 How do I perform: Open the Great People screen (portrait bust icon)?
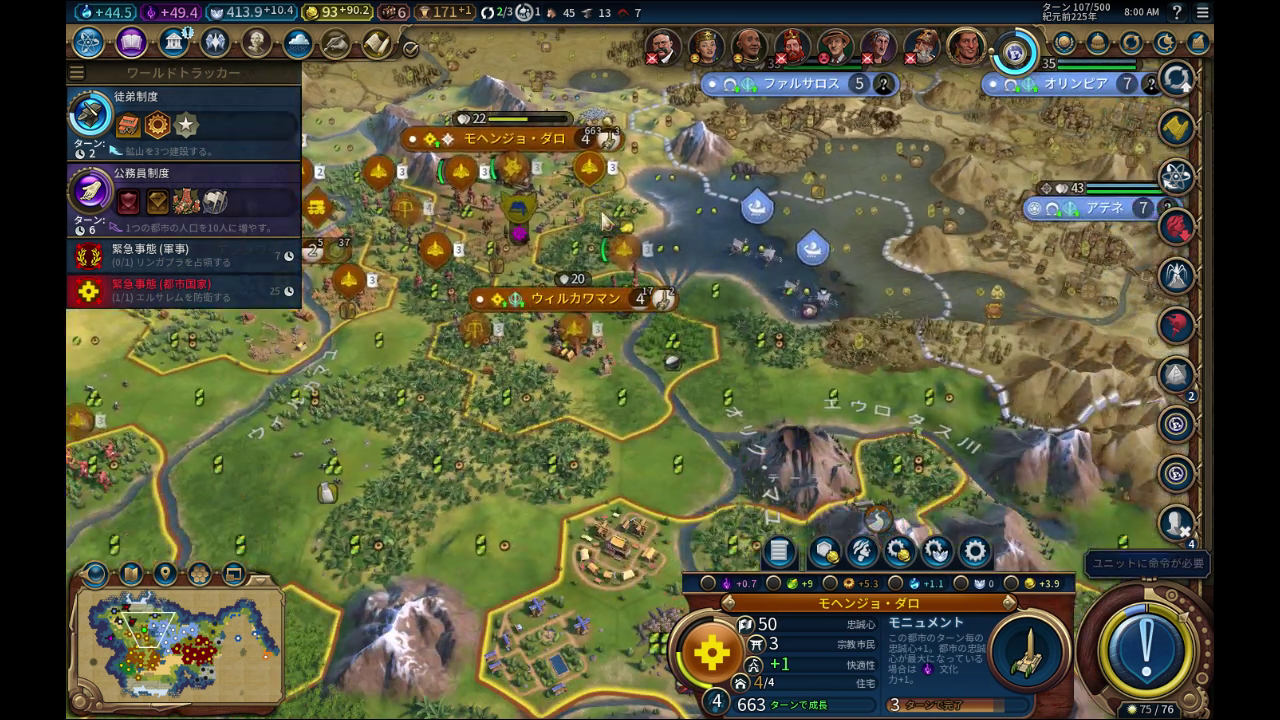pos(257,43)
